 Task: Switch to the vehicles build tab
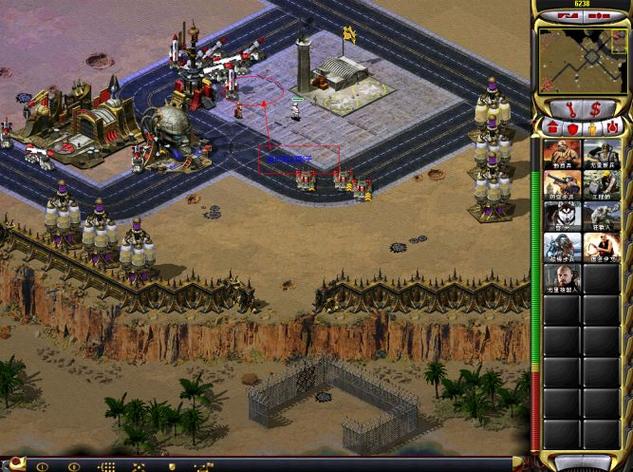pos(614,128)
